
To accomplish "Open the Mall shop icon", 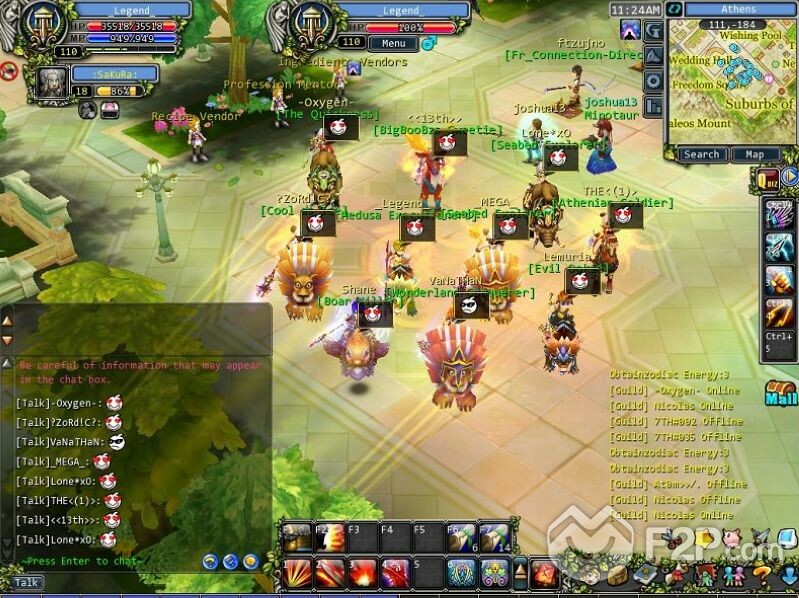I will 780,393.
